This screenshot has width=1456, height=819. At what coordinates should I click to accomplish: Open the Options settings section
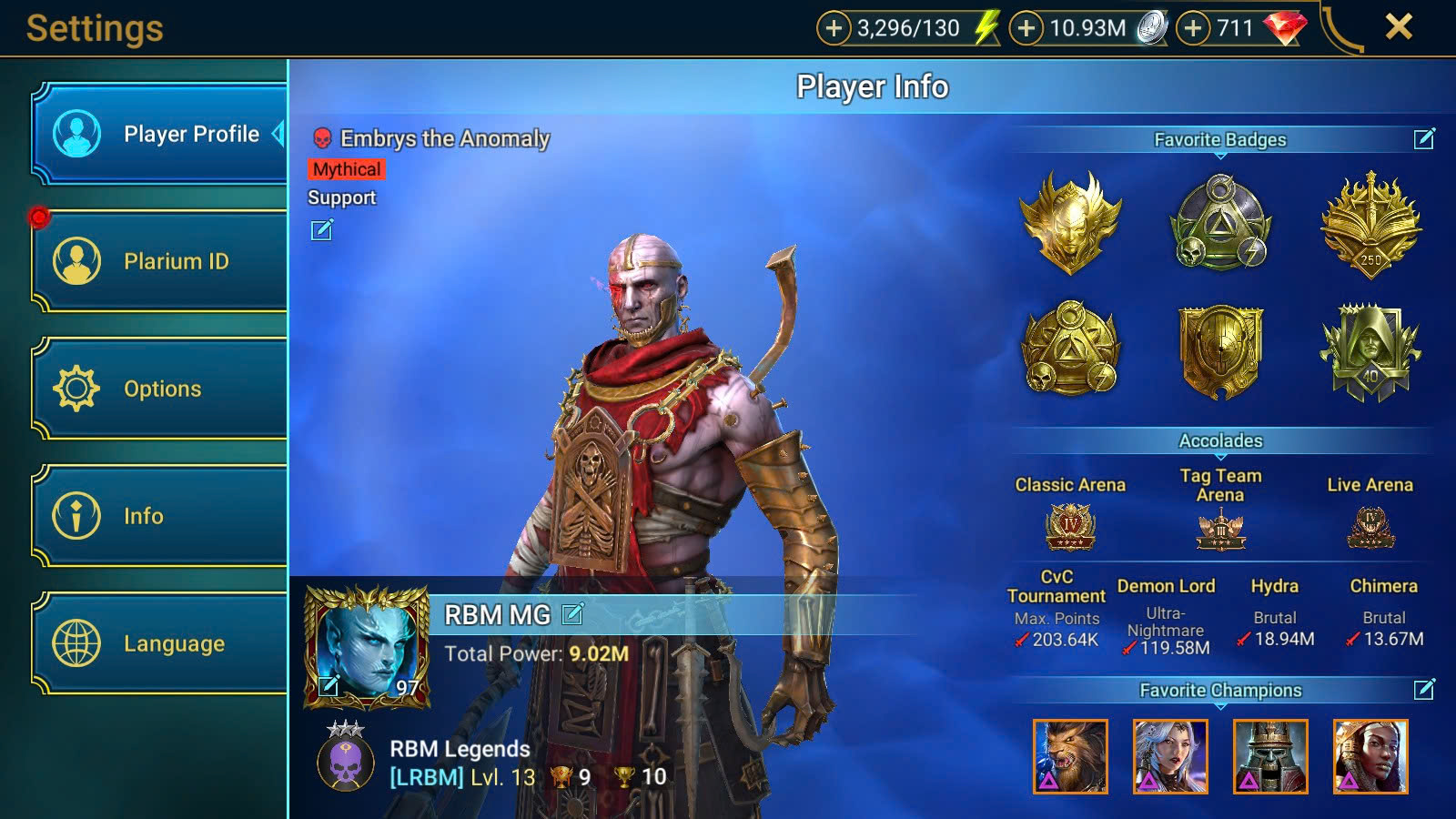coord(160,389)
